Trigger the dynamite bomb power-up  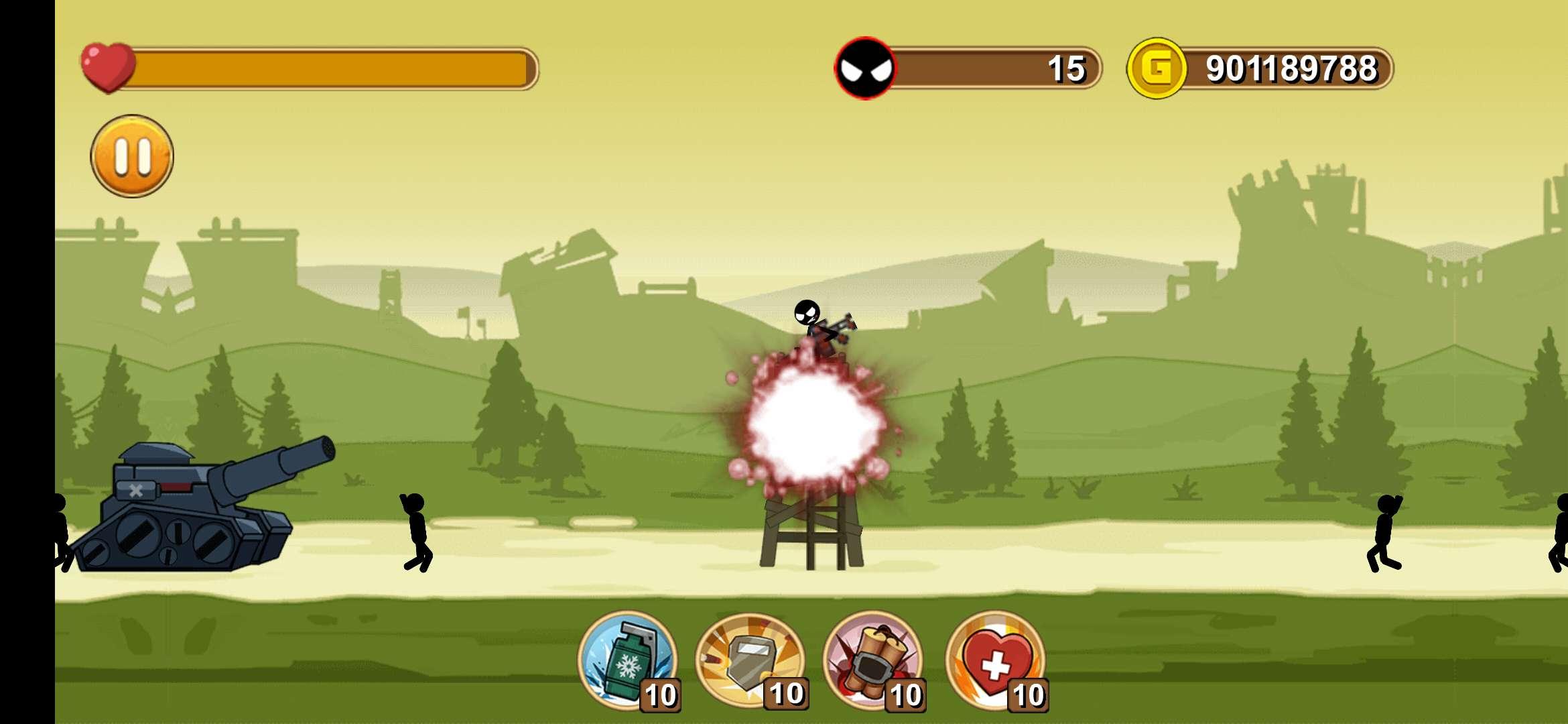click(872, 660)
